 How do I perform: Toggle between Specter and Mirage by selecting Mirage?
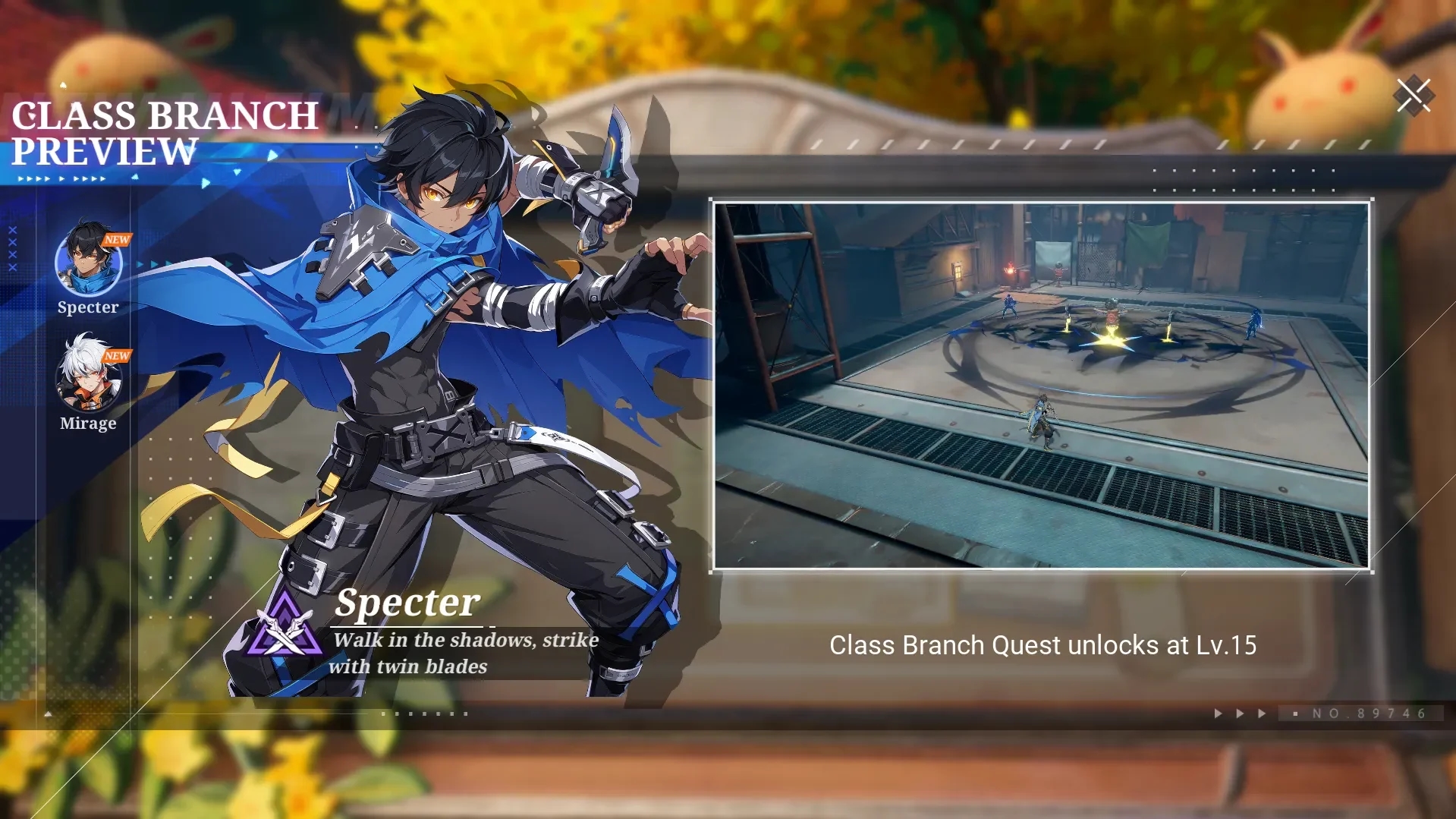coord(88,381)
